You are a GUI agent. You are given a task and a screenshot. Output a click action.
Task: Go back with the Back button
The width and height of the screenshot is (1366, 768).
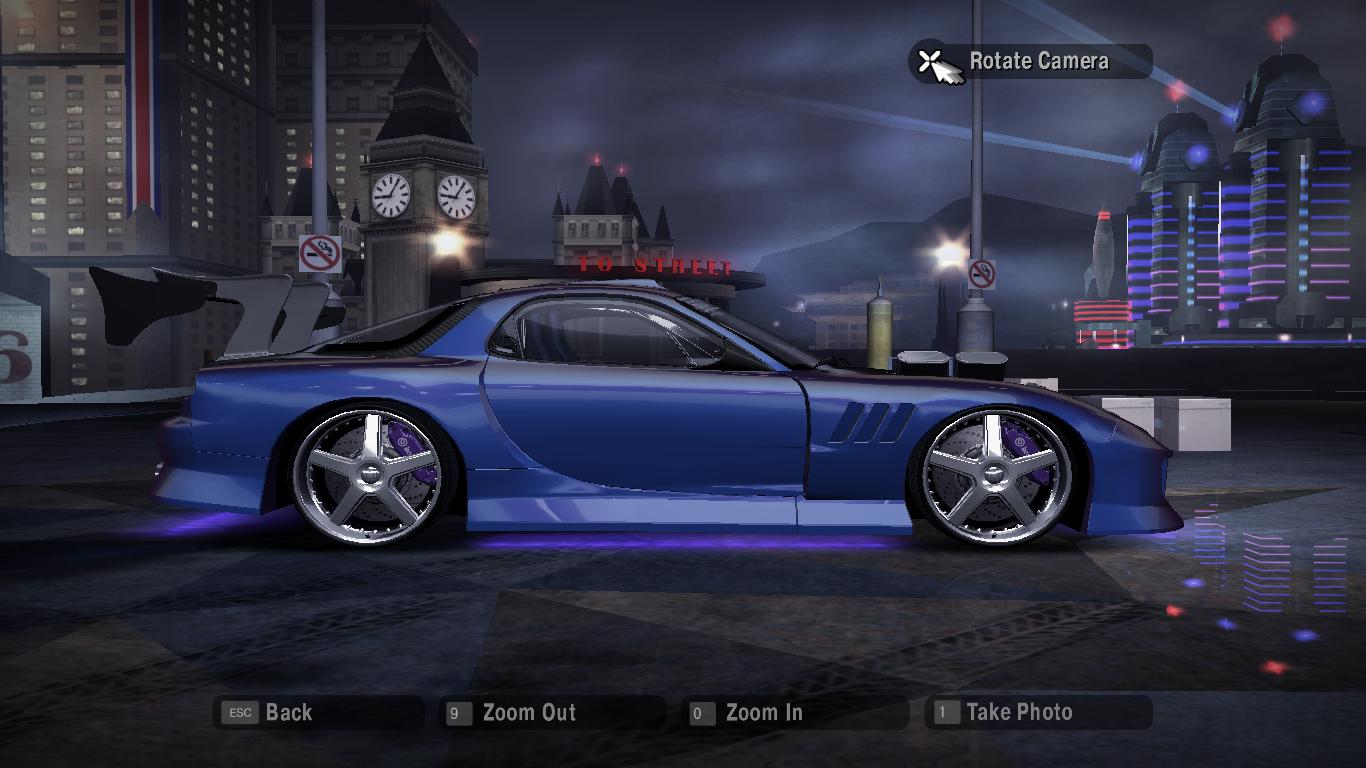[x=288, y=713]
